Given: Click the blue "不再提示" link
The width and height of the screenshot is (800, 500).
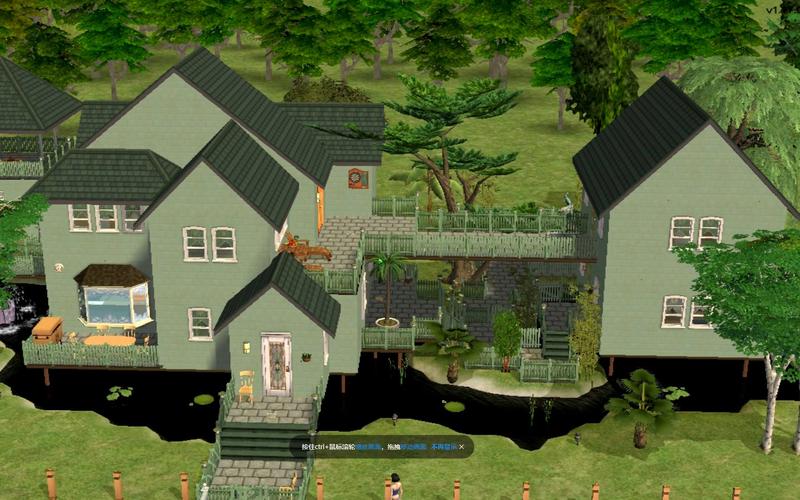Looking at the screenshot, I should [x=443, y=447].
